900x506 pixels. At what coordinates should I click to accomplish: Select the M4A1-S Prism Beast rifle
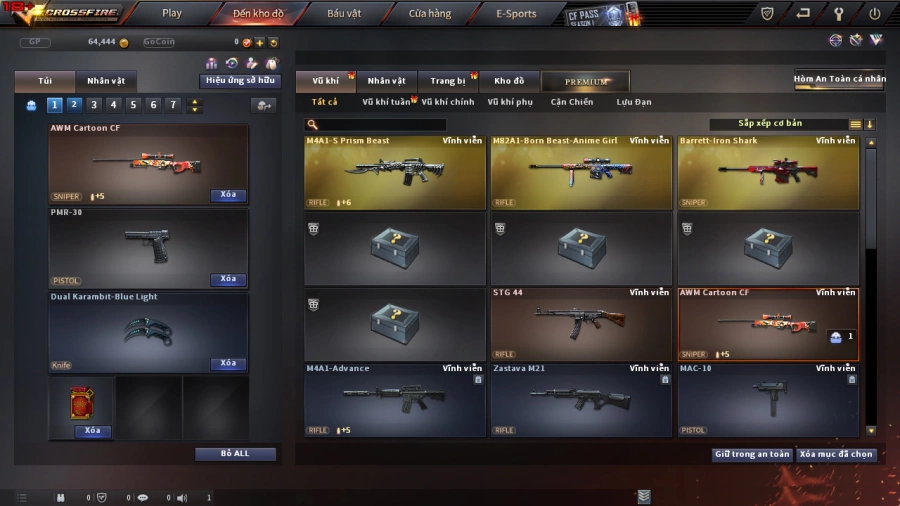pyautogui.click(x=394, y=172)
